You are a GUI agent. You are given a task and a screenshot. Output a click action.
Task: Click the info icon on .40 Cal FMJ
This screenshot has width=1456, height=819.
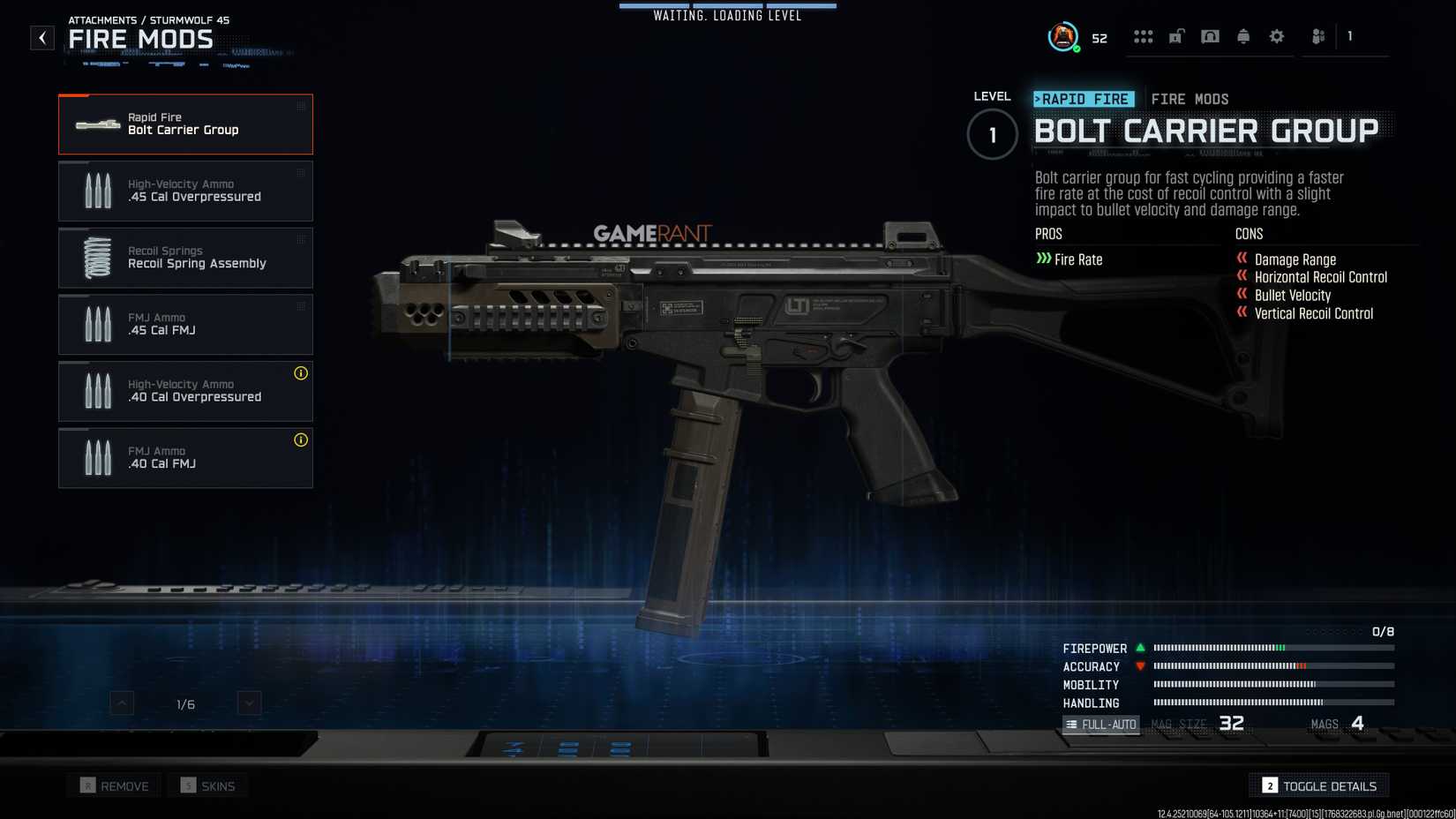[x=301, y=440]
